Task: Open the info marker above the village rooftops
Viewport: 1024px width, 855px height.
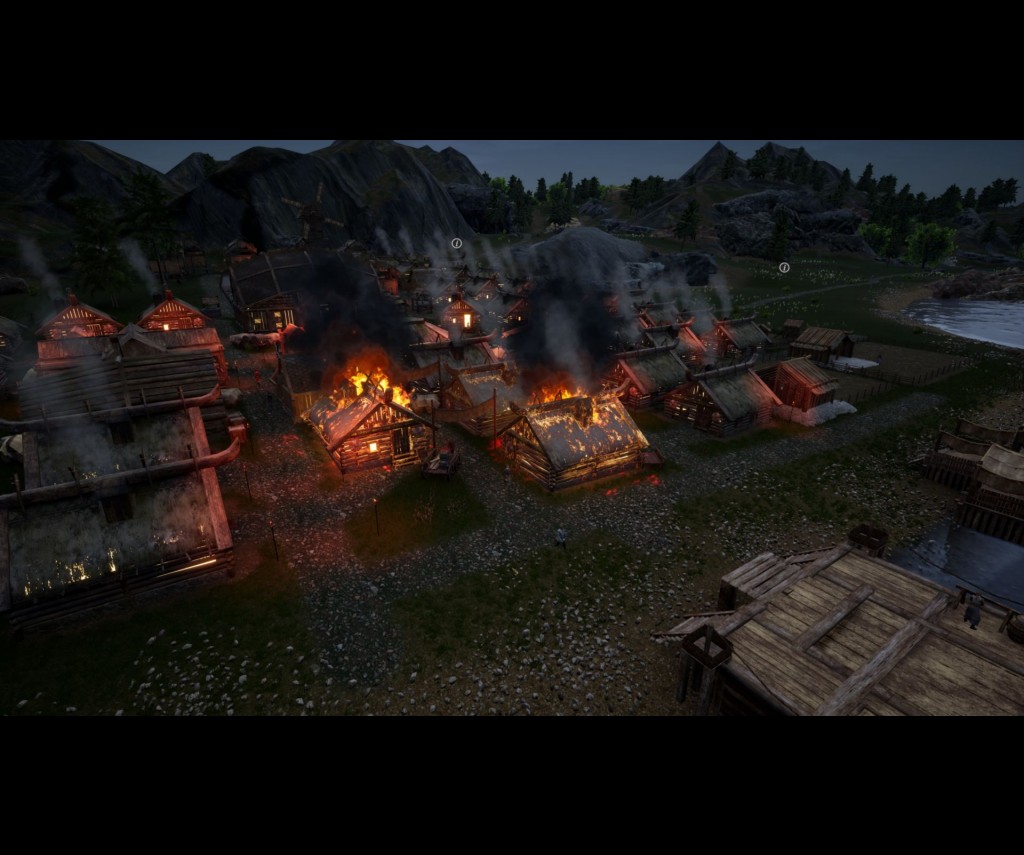Action: tap(457, 243)
